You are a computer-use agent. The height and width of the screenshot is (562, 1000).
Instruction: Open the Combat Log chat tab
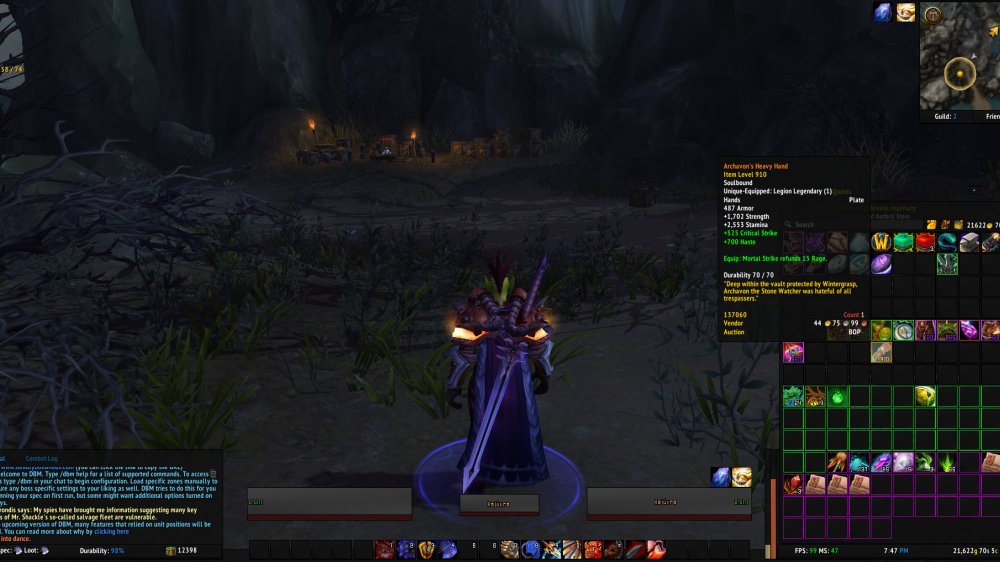pyautogui.click(x=41, y=458)
